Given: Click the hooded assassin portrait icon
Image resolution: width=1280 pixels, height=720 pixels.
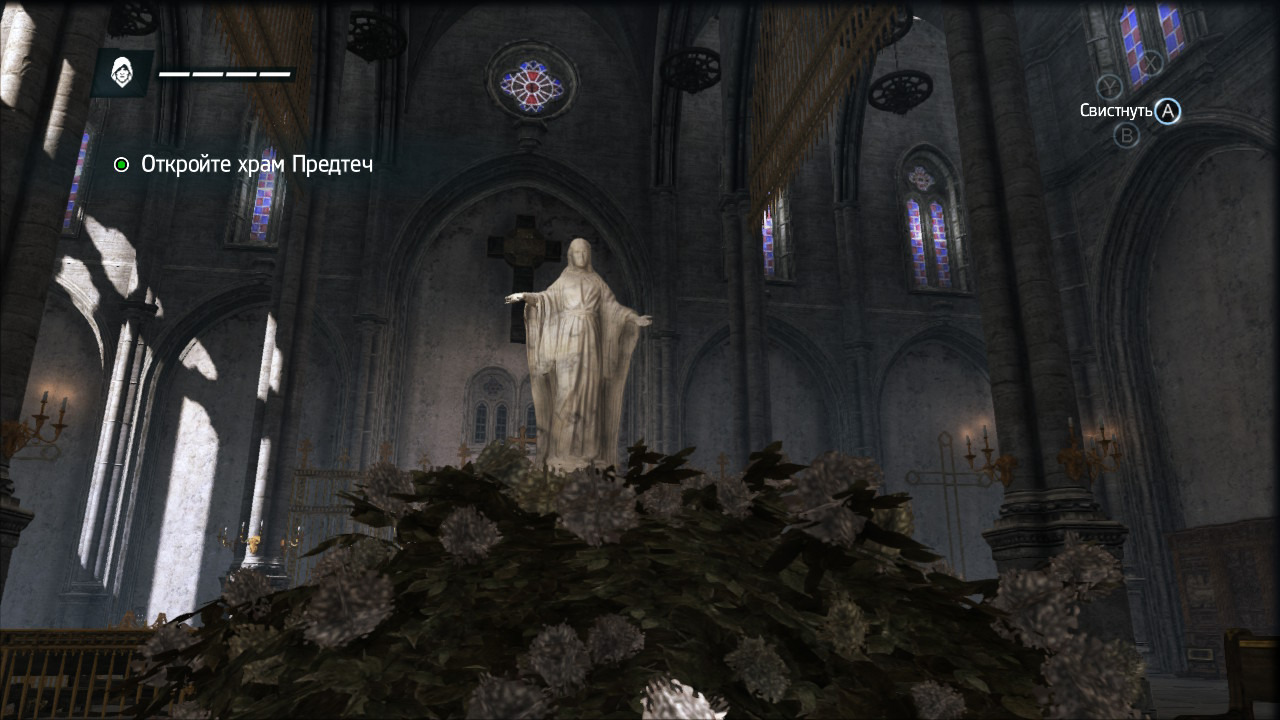Looking at the screenshot, I should pyautogui.click(x=122, y=73).
